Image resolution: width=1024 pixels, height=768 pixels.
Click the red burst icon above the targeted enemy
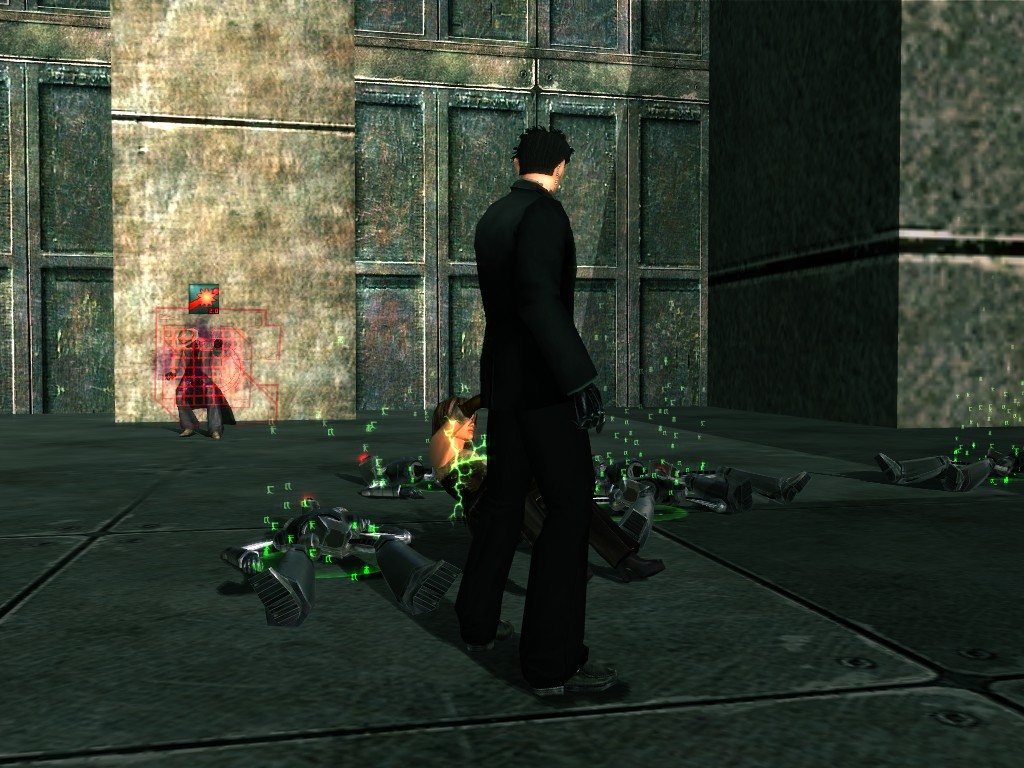click(203, 298)
